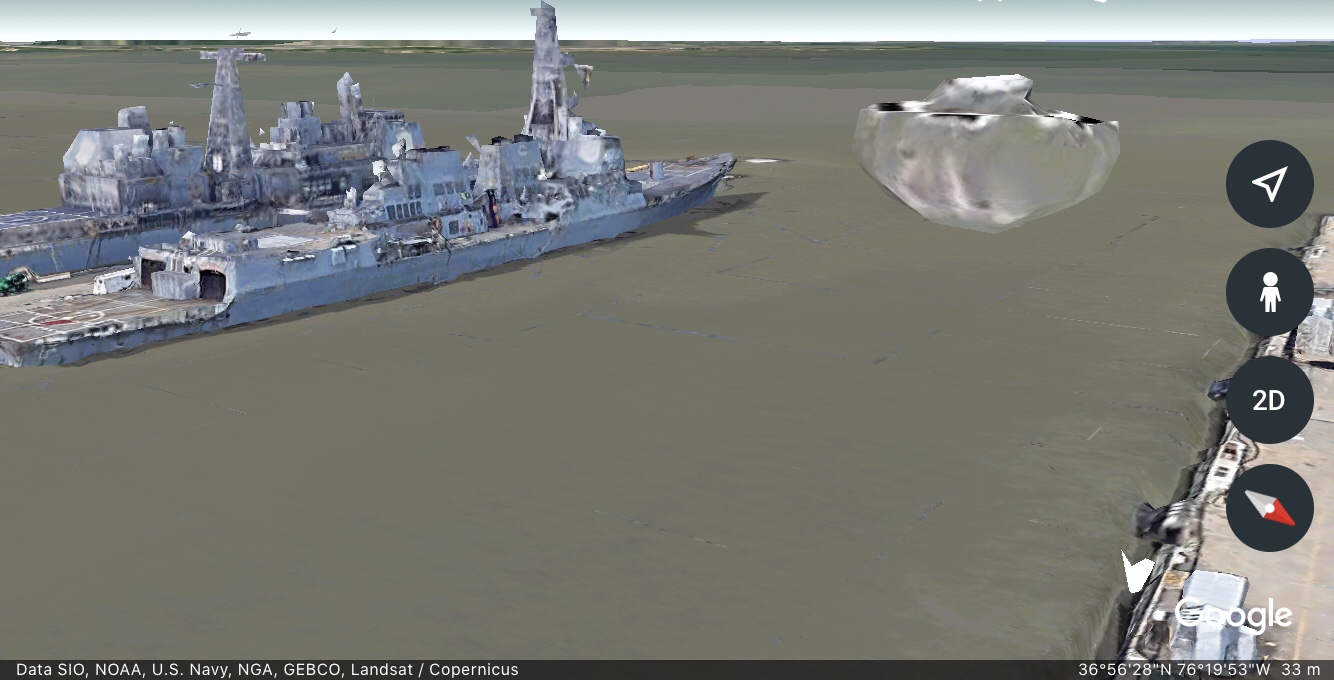The width and height of the screenshot is (1334, 680).
Task: Open Street View with the pegman button
Action: (x=1269, y=292)
